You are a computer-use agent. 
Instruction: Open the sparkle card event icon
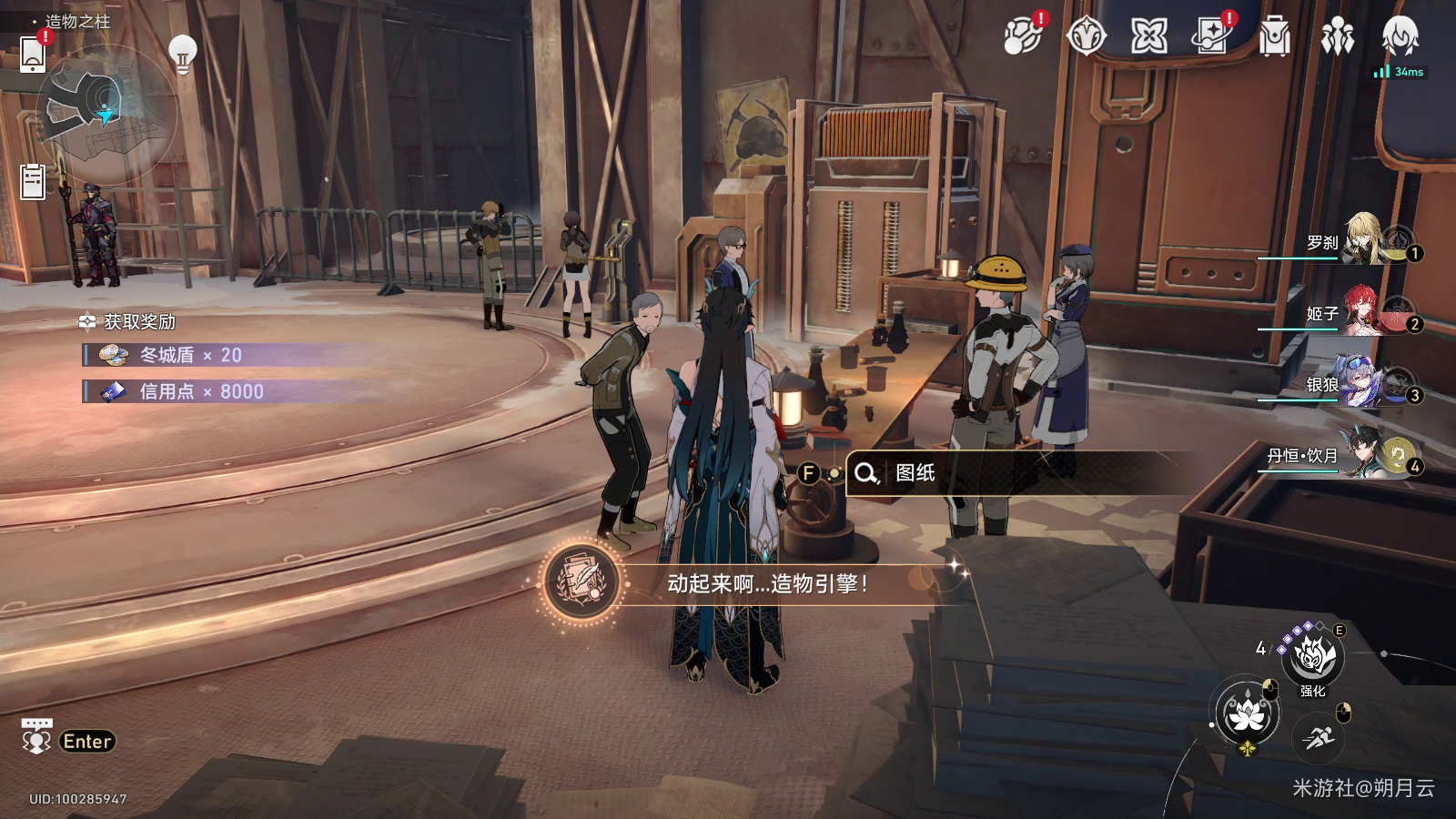(x=1211, y=36)
